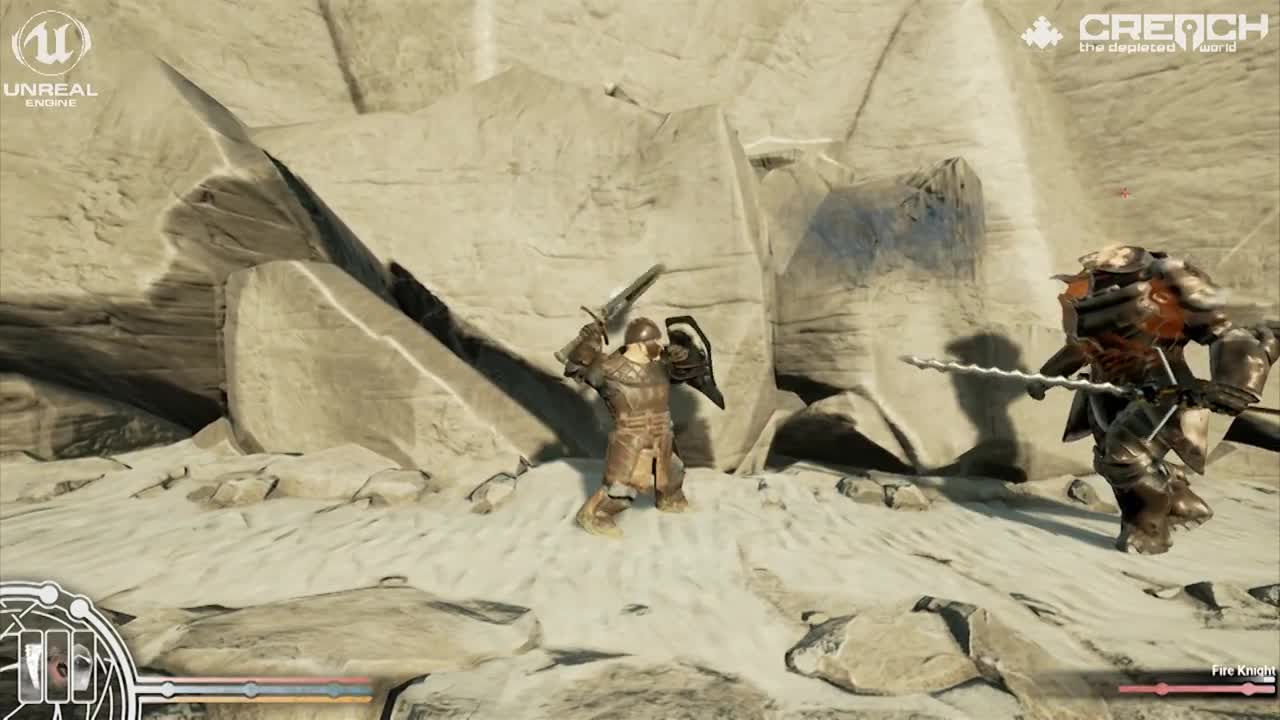Select the blade weapon slot
This screenshot has height=720, width=1280.
point(31,665)
